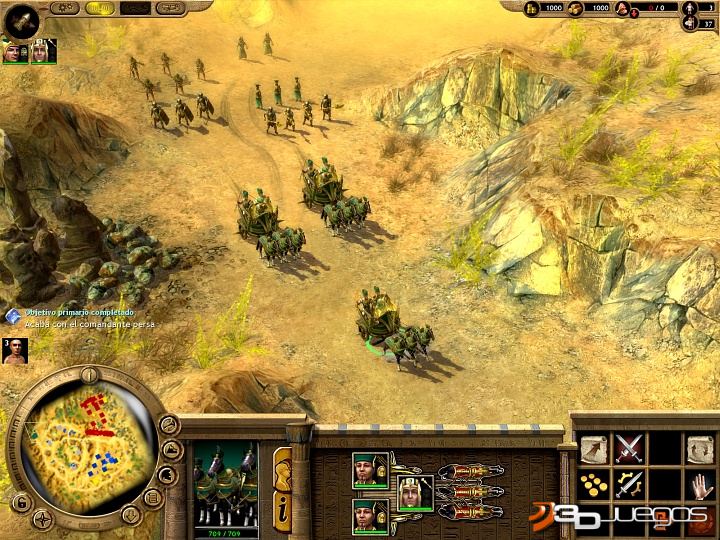This screenshot has width=720, height=540.
Task: Activate the hand stop command
Action: pos(699,486)
